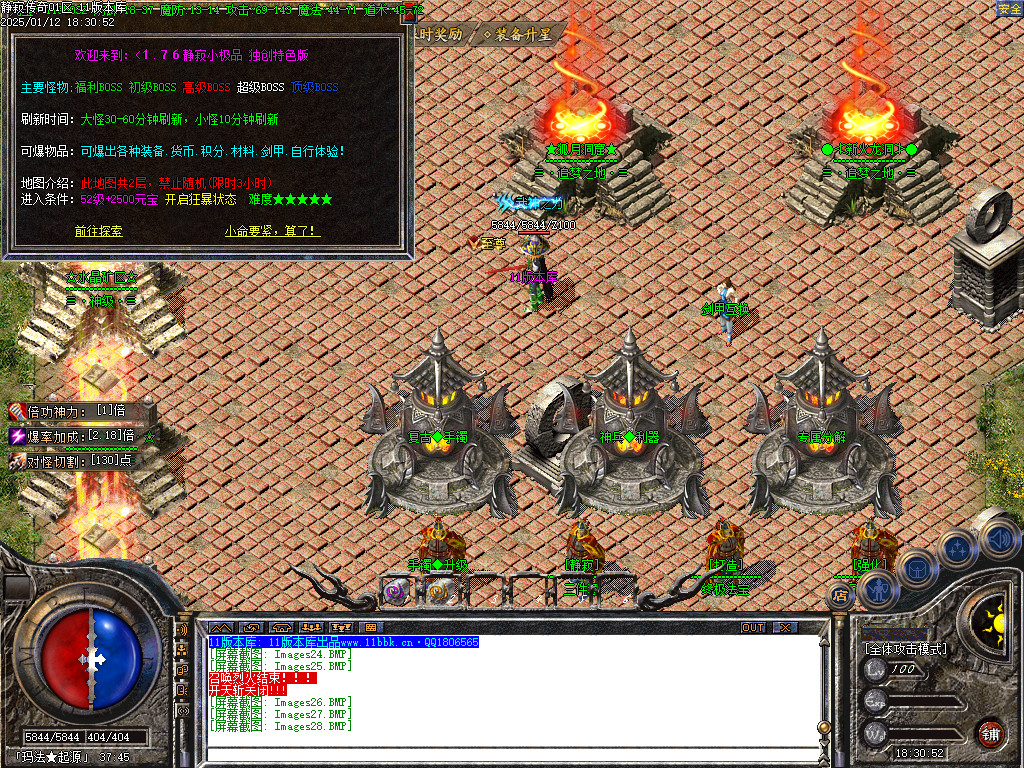
Task: Open the 装备升星 tab
Action: coord(518,34)
